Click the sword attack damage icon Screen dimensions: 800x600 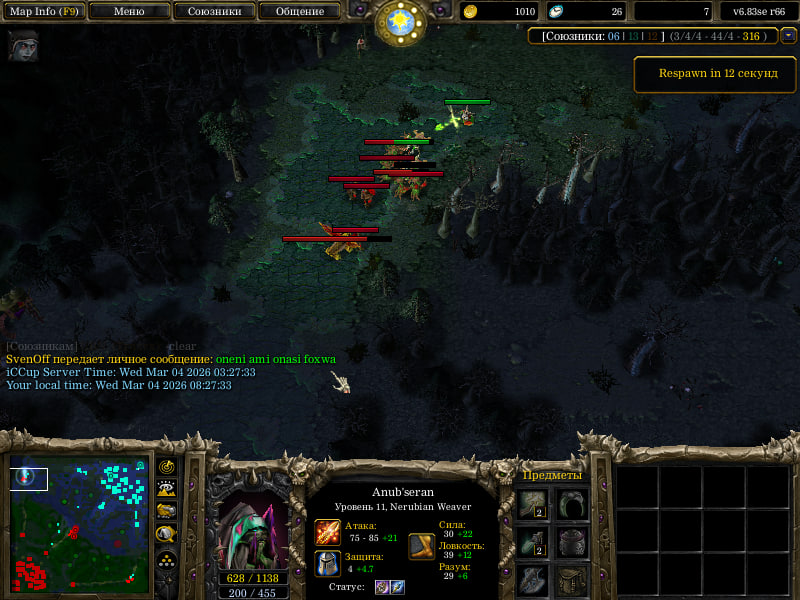pyautogui.click(x=328, y=532)
